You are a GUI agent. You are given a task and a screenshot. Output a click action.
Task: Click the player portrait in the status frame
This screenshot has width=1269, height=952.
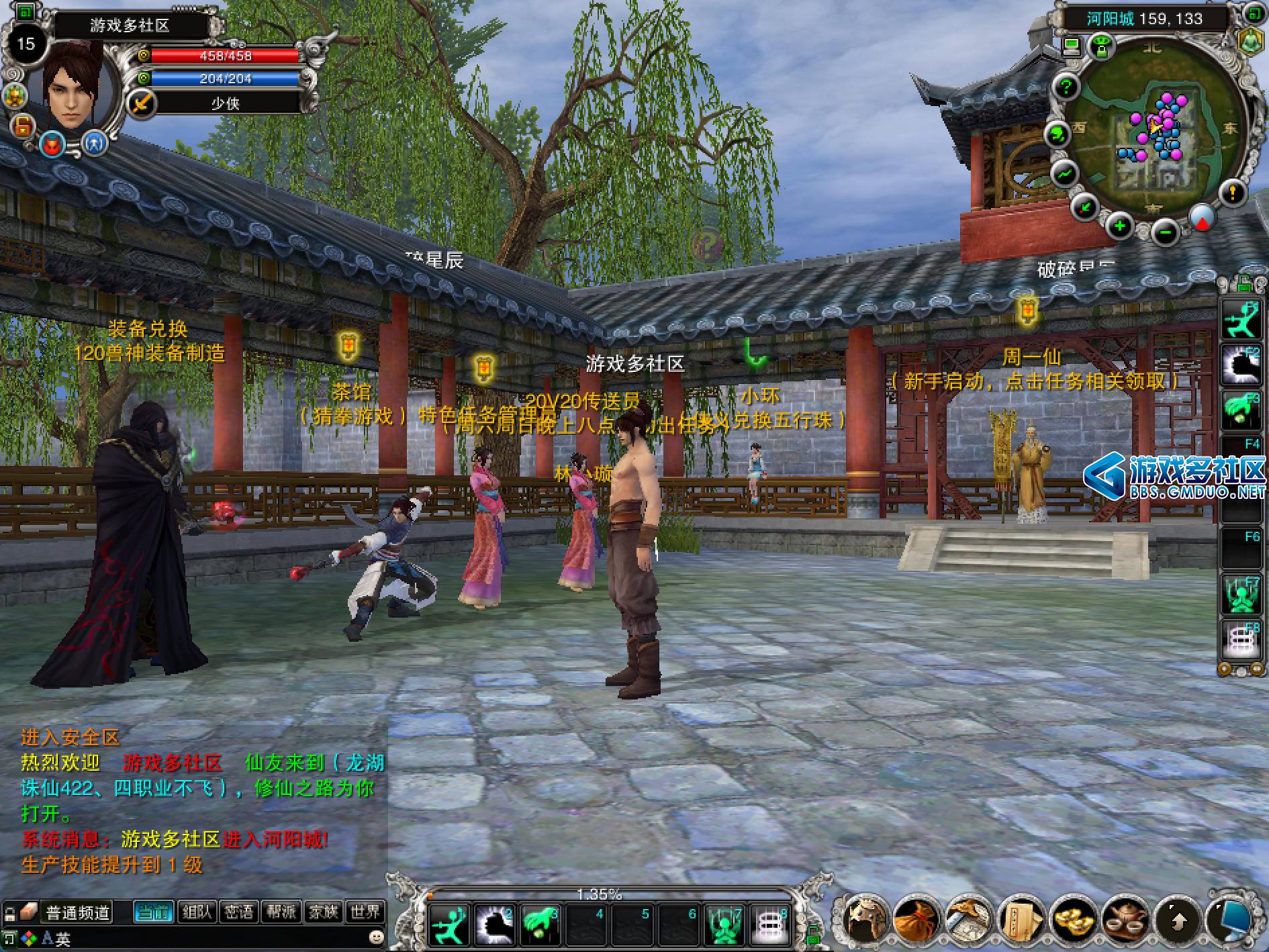pos(73,84)
